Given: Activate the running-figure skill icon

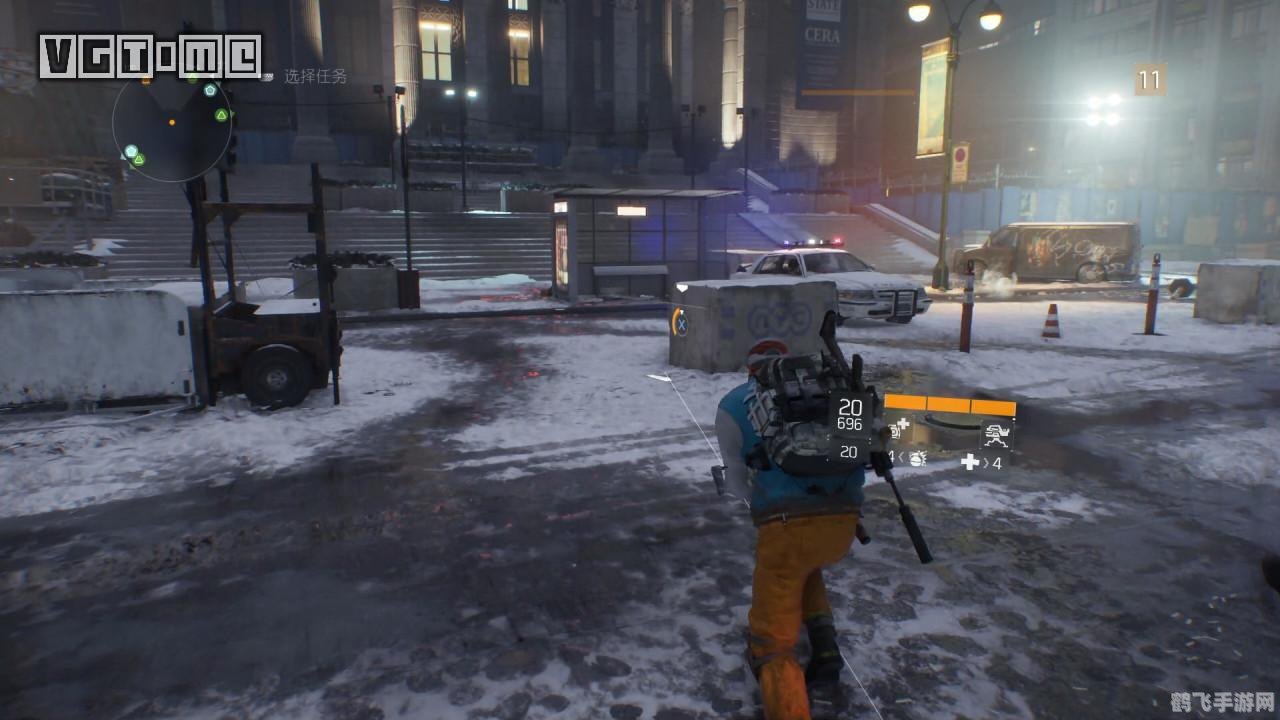Looking at the screenshot, I should pyautogui.click(x=996, y=433).
